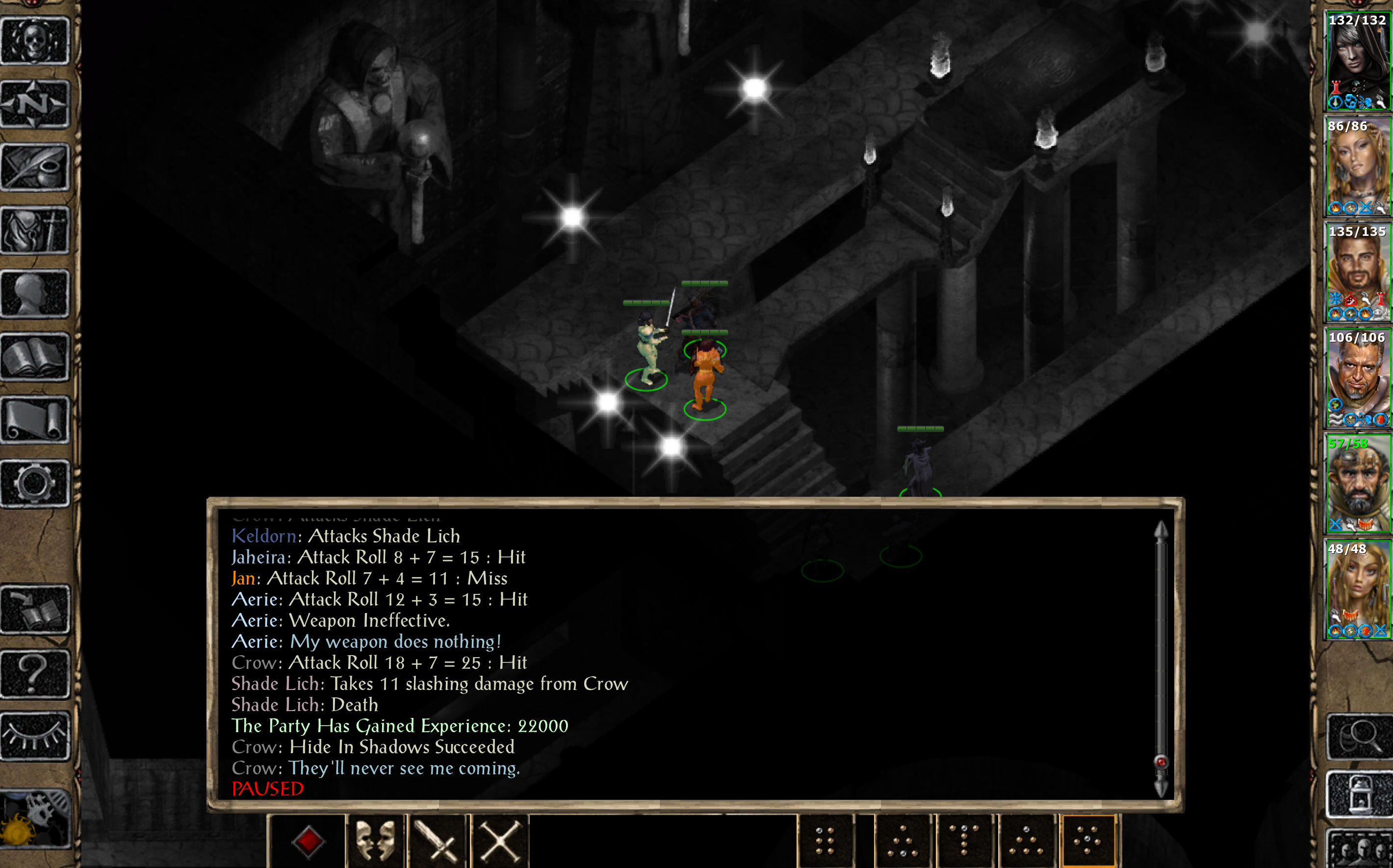
Task: Open the mage spellbook
Action: [35, 357]
